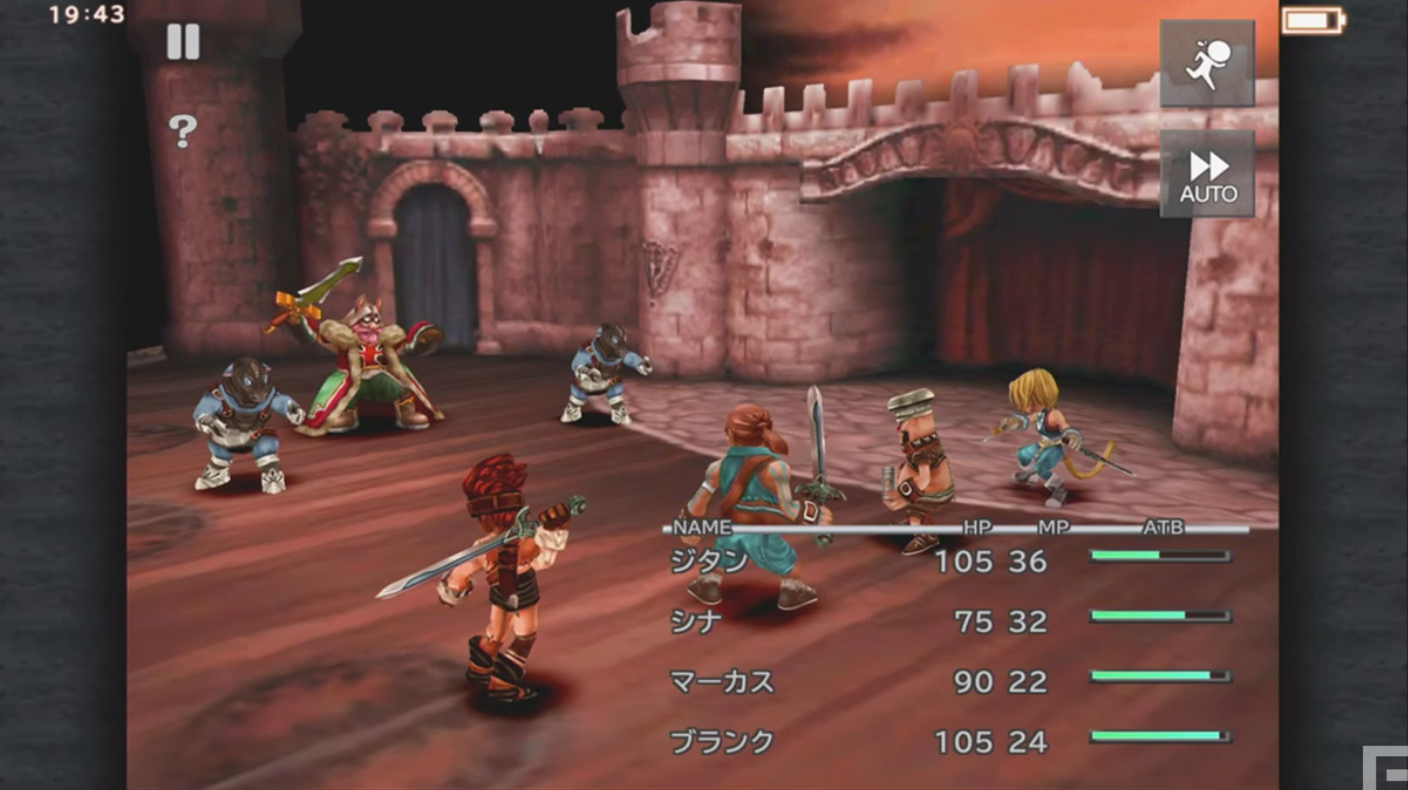
Task: Open the question mark help
Action: [182, 130]
